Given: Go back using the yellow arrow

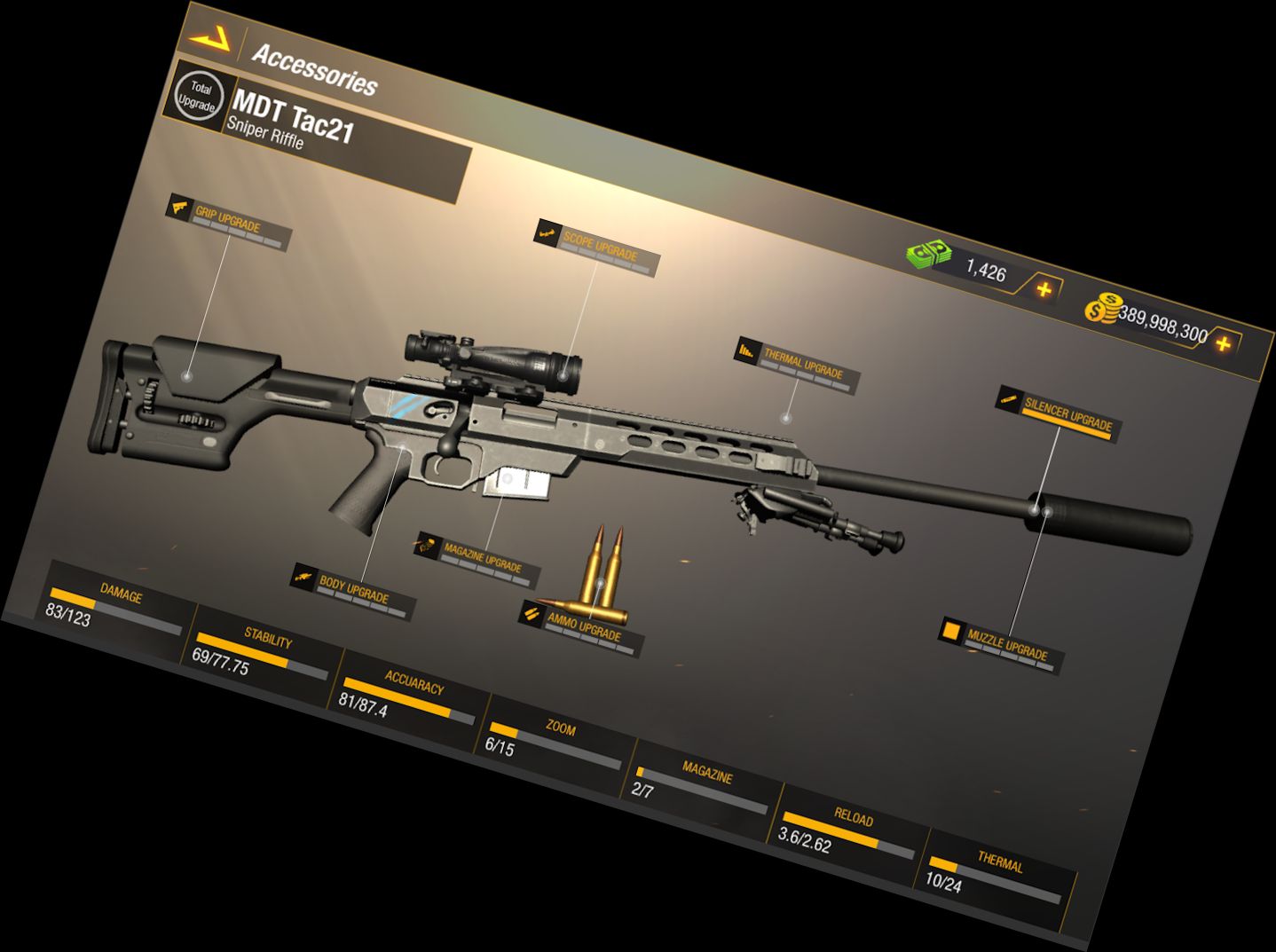Looking at the screenshot, I should pyautogui.click(x=209, y=37).
